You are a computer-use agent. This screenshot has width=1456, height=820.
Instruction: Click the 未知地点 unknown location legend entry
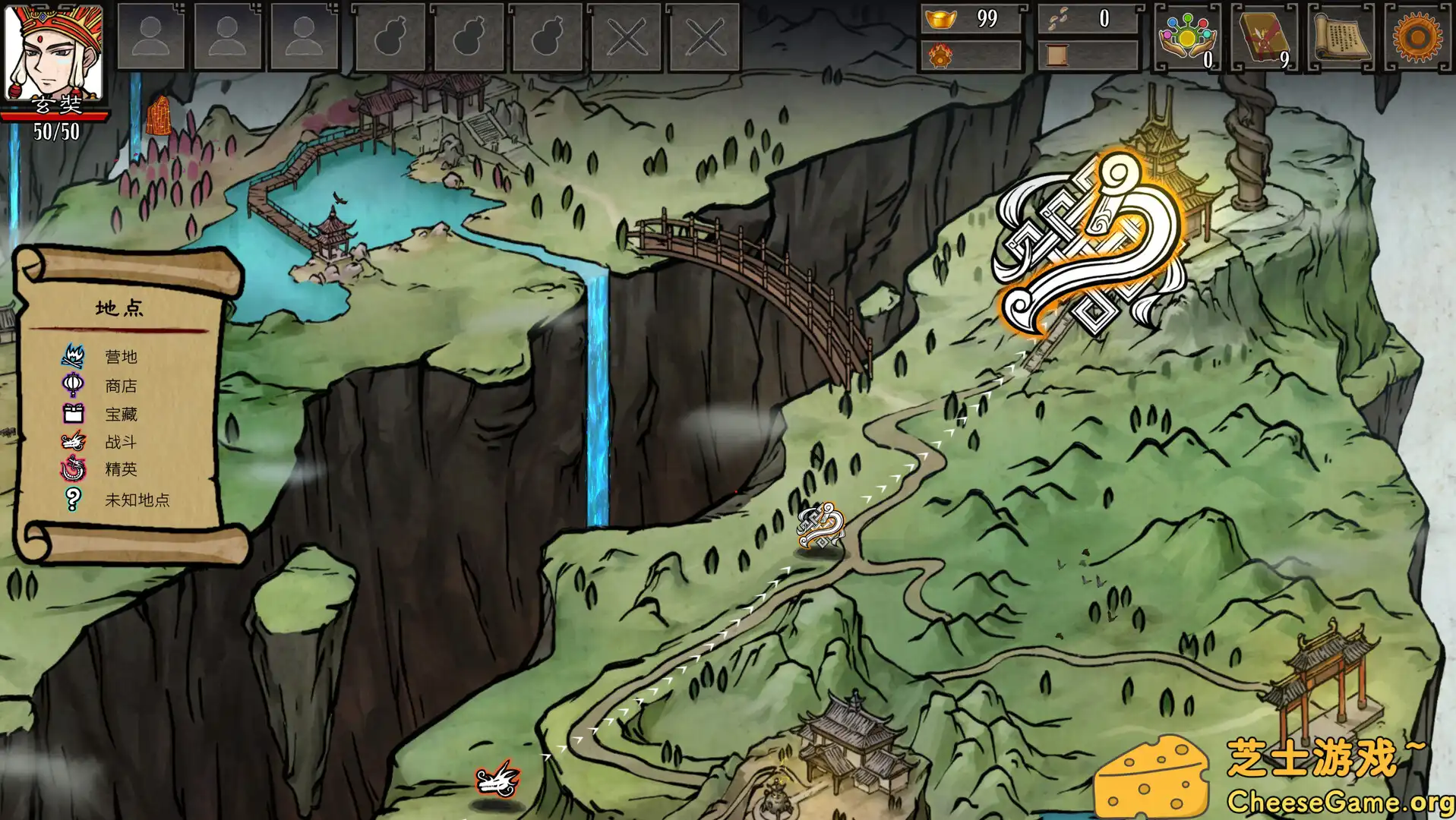[137, 500]
